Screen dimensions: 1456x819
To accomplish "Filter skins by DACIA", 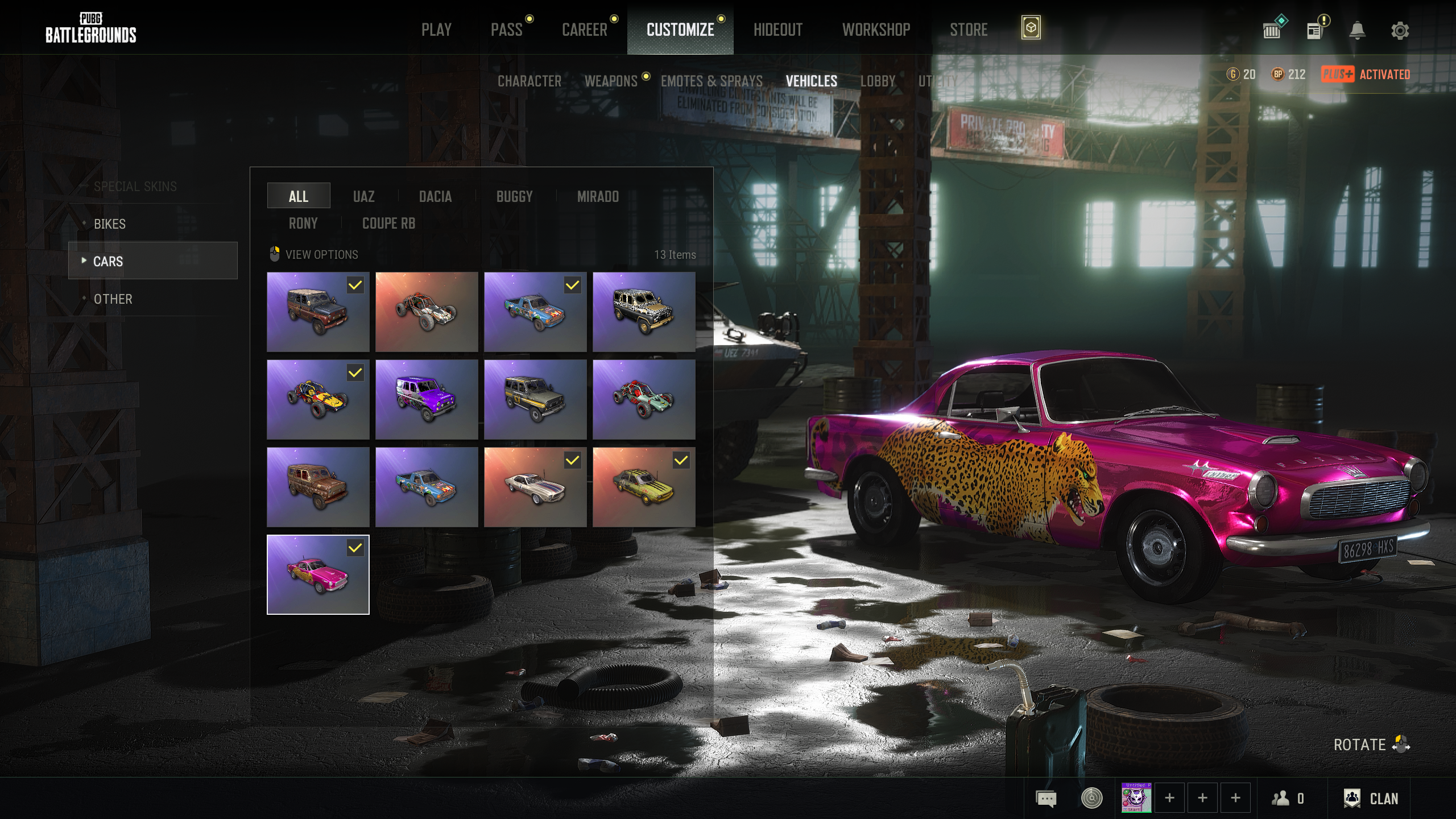I will 435,197.
